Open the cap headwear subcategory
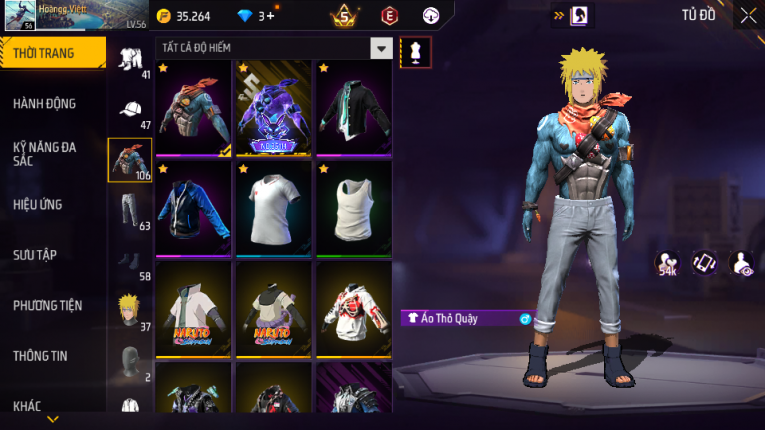765x430 pixels. tap(130, 112)
